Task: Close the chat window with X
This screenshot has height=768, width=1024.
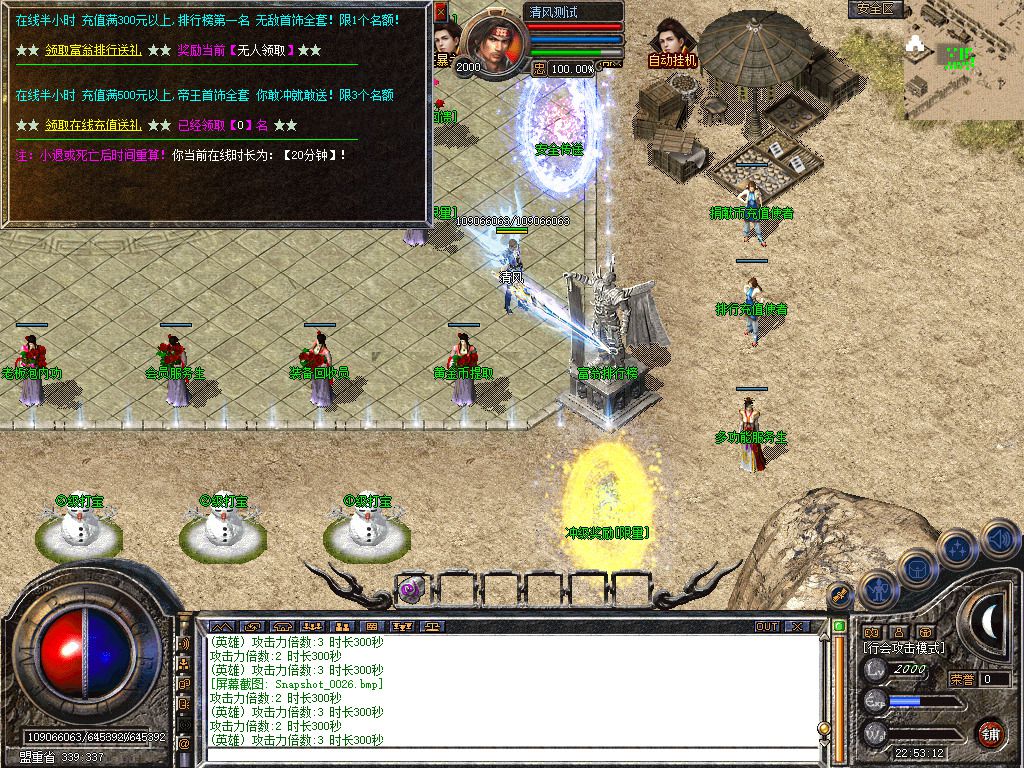Action: 796,626
